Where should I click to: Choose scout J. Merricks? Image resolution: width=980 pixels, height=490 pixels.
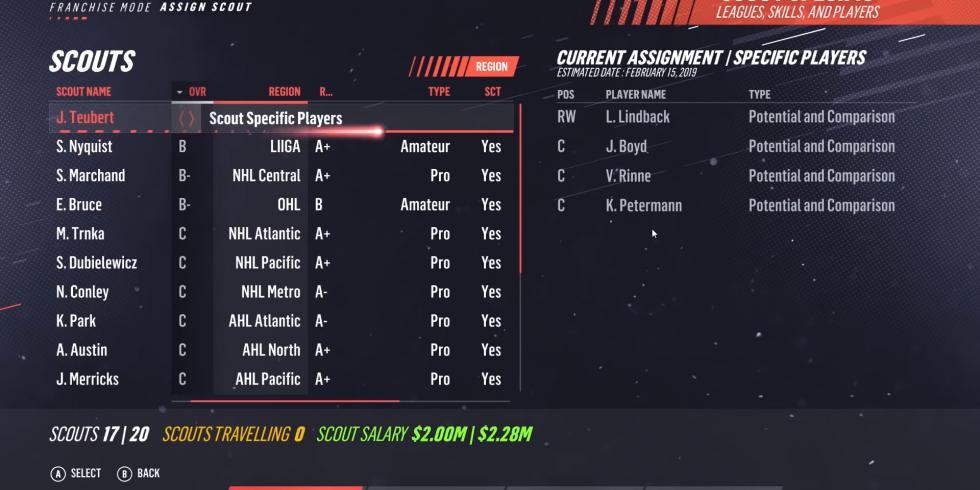point(88,379)
